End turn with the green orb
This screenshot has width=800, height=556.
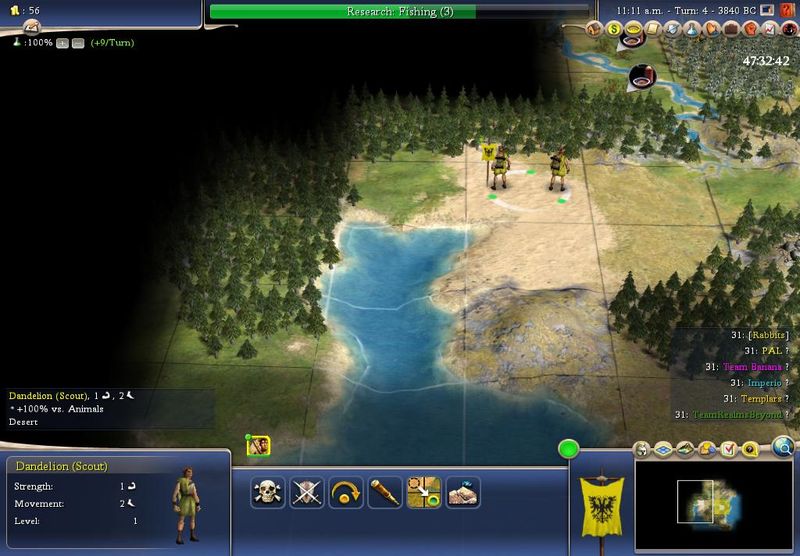click(569, 450)
